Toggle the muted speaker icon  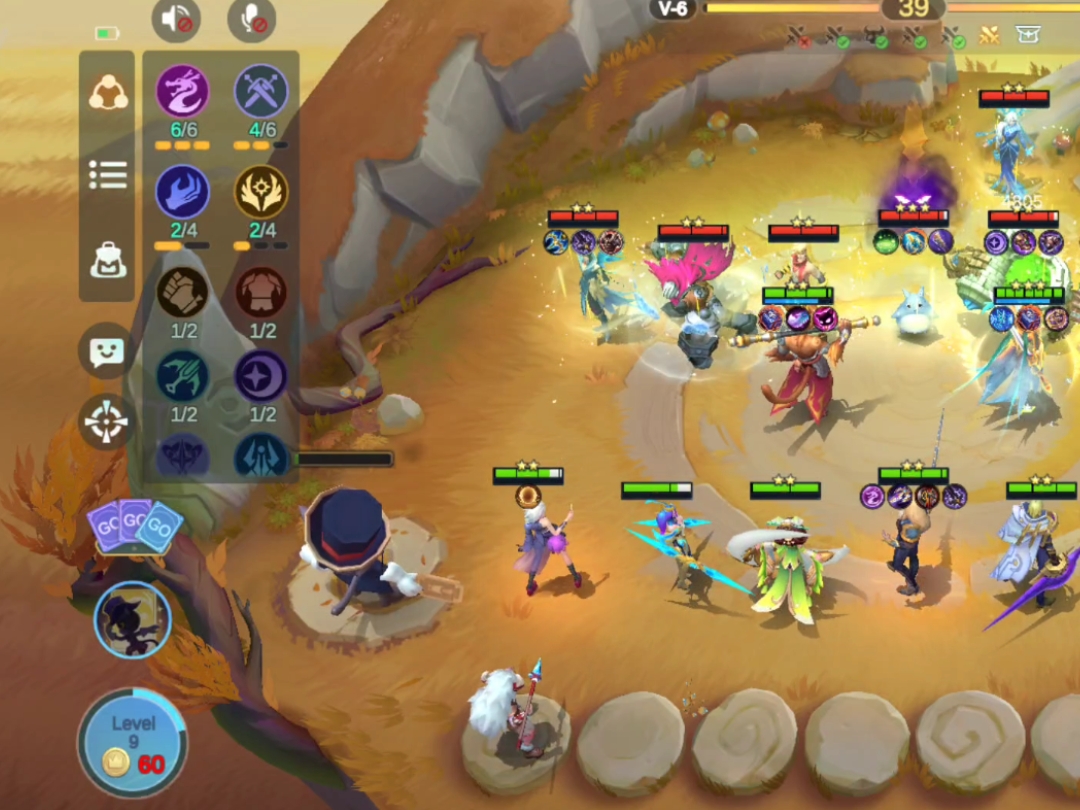pyautogui.click(x=176, y=20)
